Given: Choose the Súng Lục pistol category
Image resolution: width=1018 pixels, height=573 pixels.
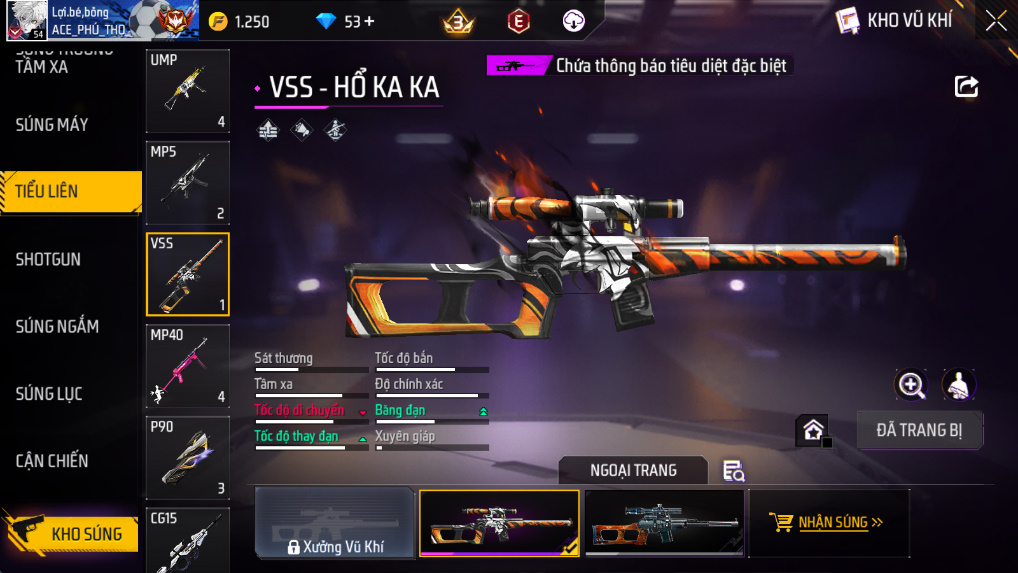Looking at the screenshot, I should tap(49, 394).
